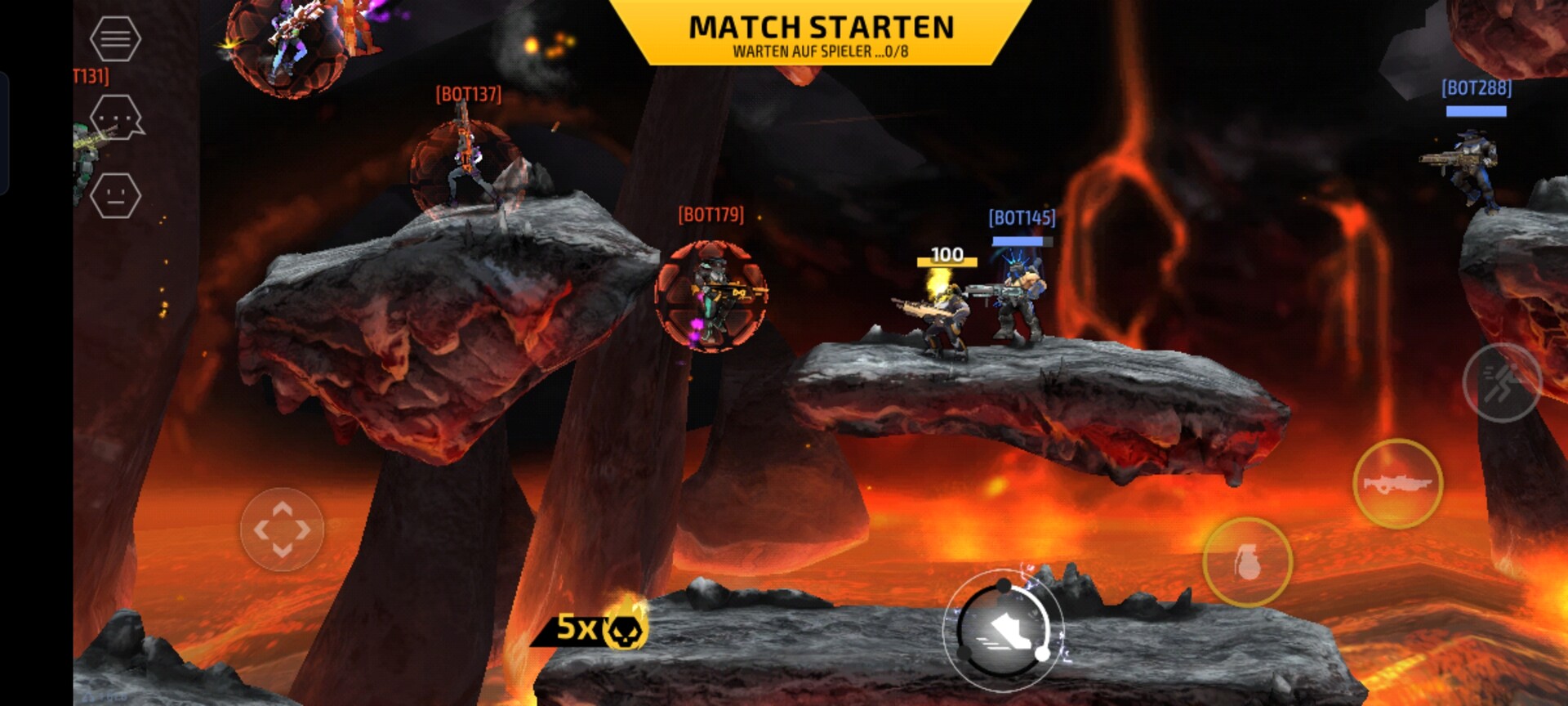Open the chat speech bubble icon
The height and width of the screenshot is (706, 1568).
tap(116, 118)
